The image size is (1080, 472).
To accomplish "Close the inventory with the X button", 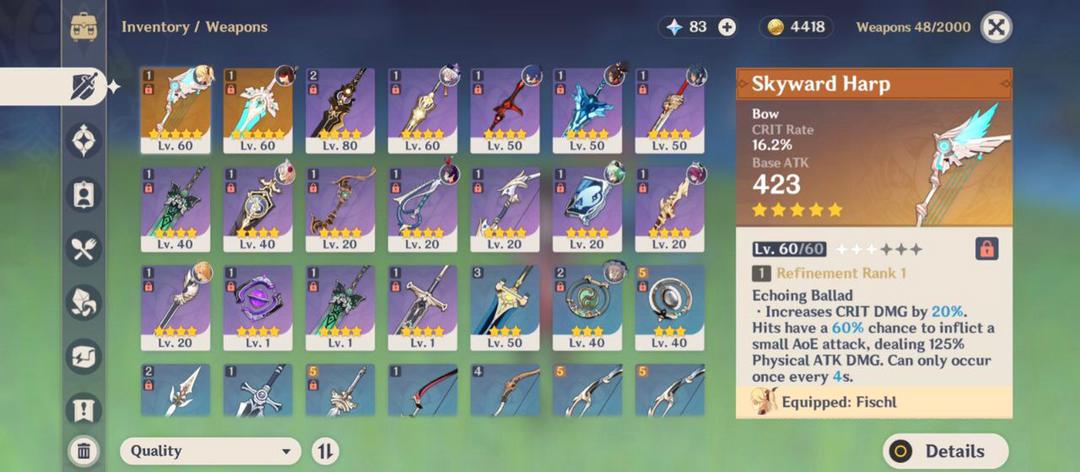I will [996, 27].
